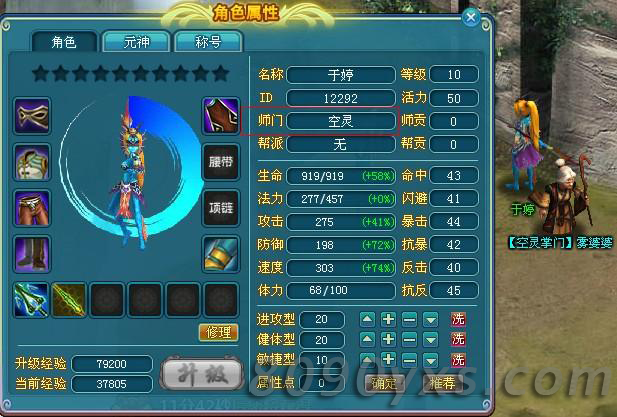Click the empty 腰带 belt slot
This screenshot has width=617, height=417.
pyautogui.click(x=220, y=162)
